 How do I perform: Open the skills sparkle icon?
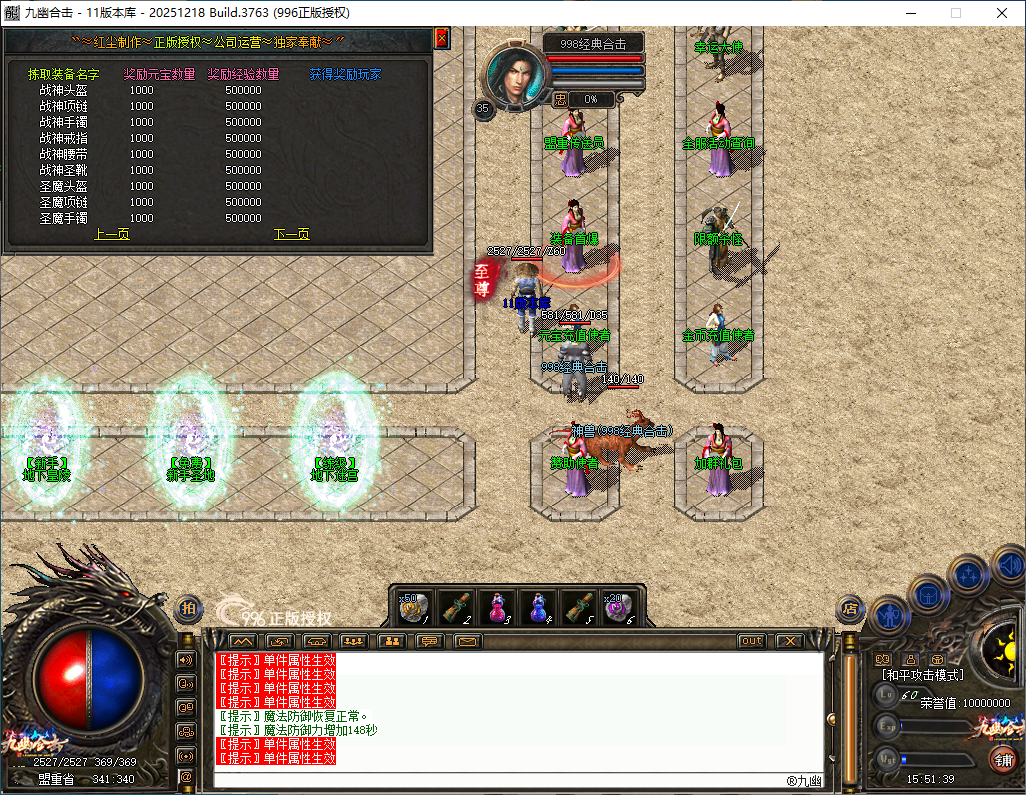click(x=967, y=575)
